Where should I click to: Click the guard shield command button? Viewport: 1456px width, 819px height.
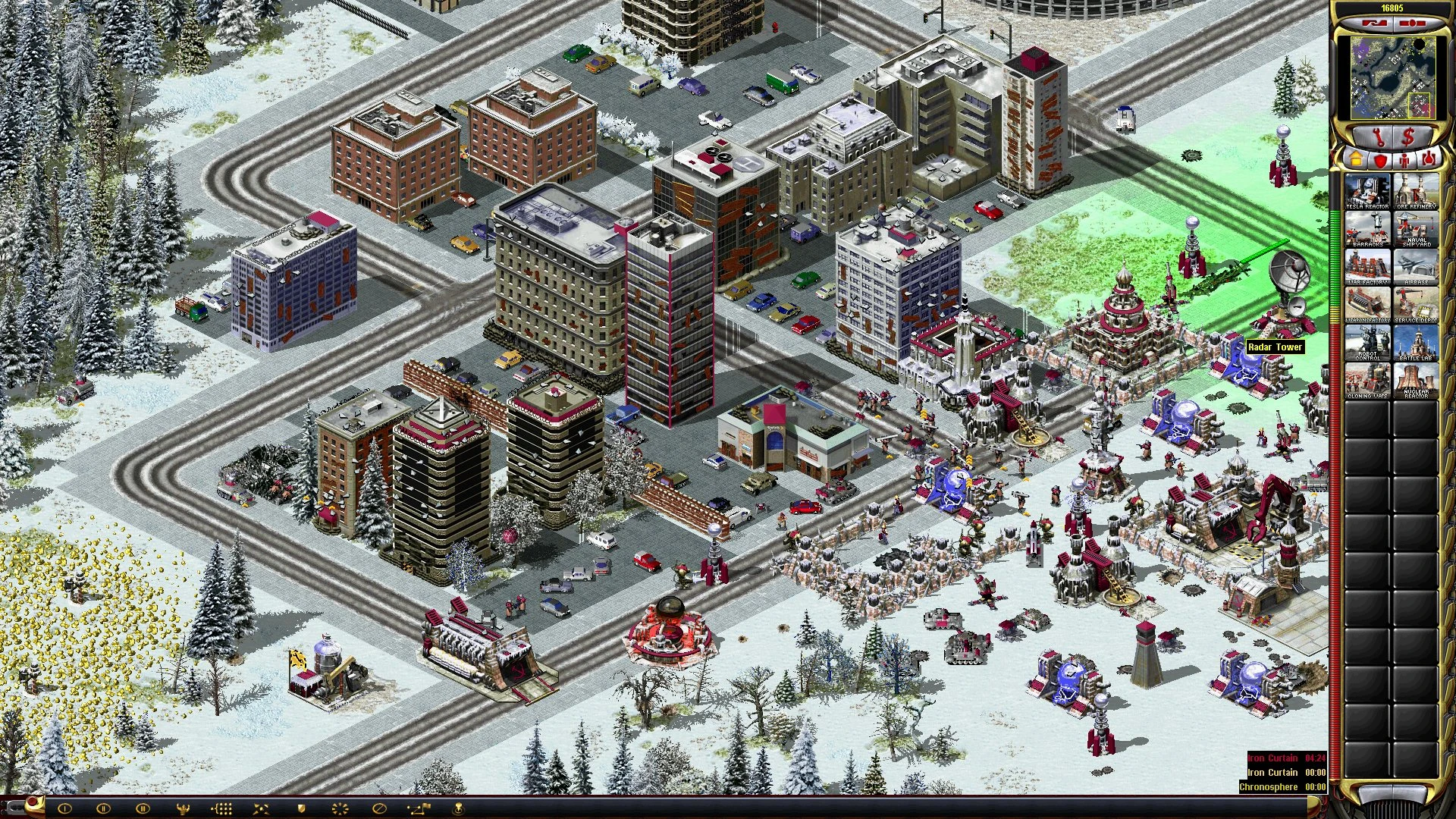coord(301,808)
